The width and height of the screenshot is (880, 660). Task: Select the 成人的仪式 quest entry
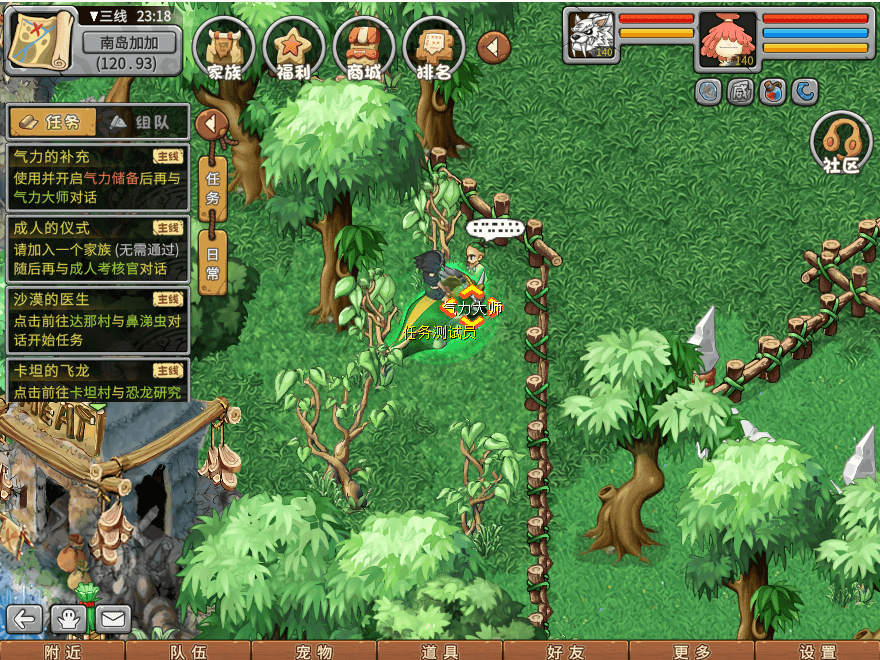tap(97, 248)
